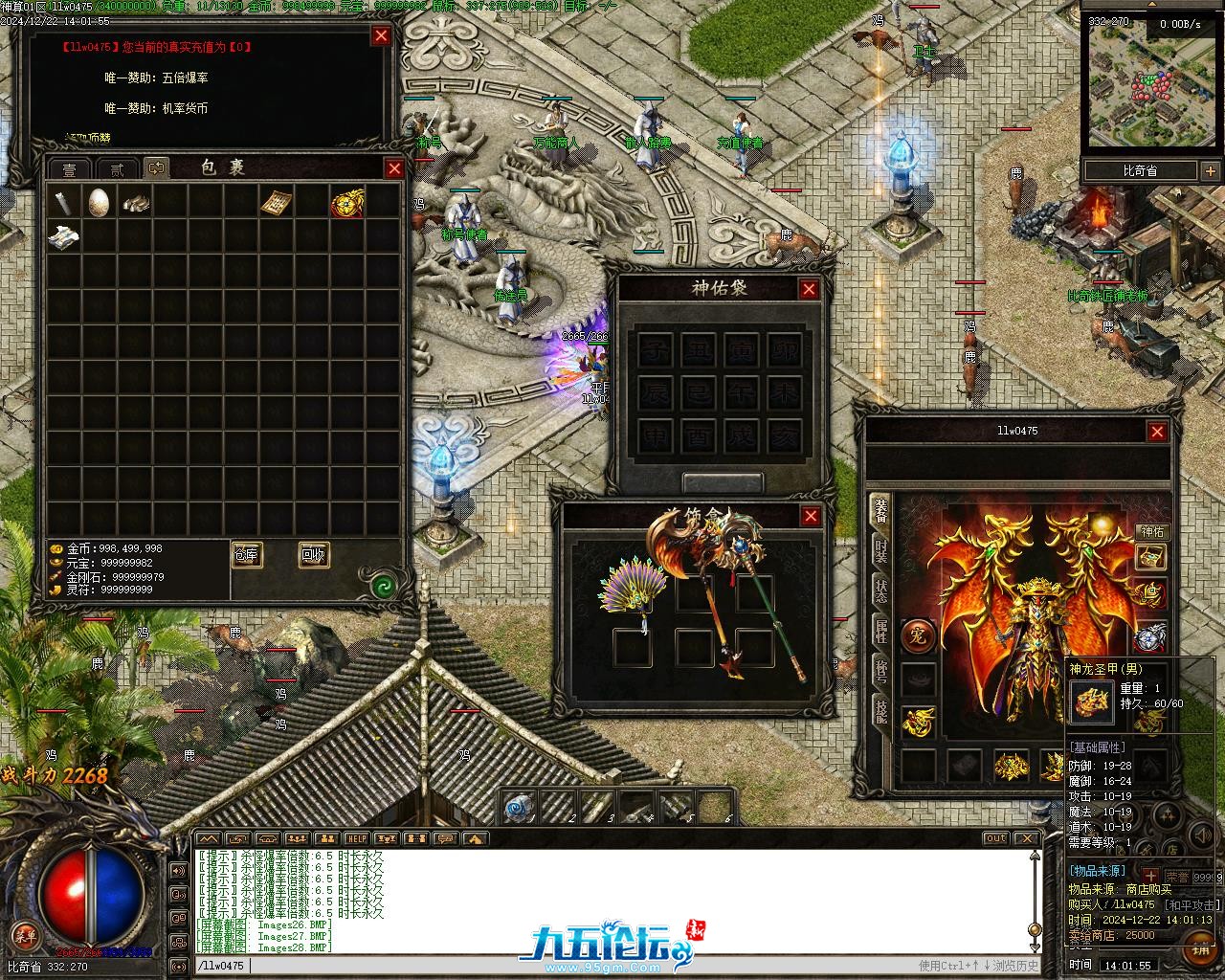Click the HELP button above the chat
The height and width of the screenshot is (980, 1225).
point(356,839)
